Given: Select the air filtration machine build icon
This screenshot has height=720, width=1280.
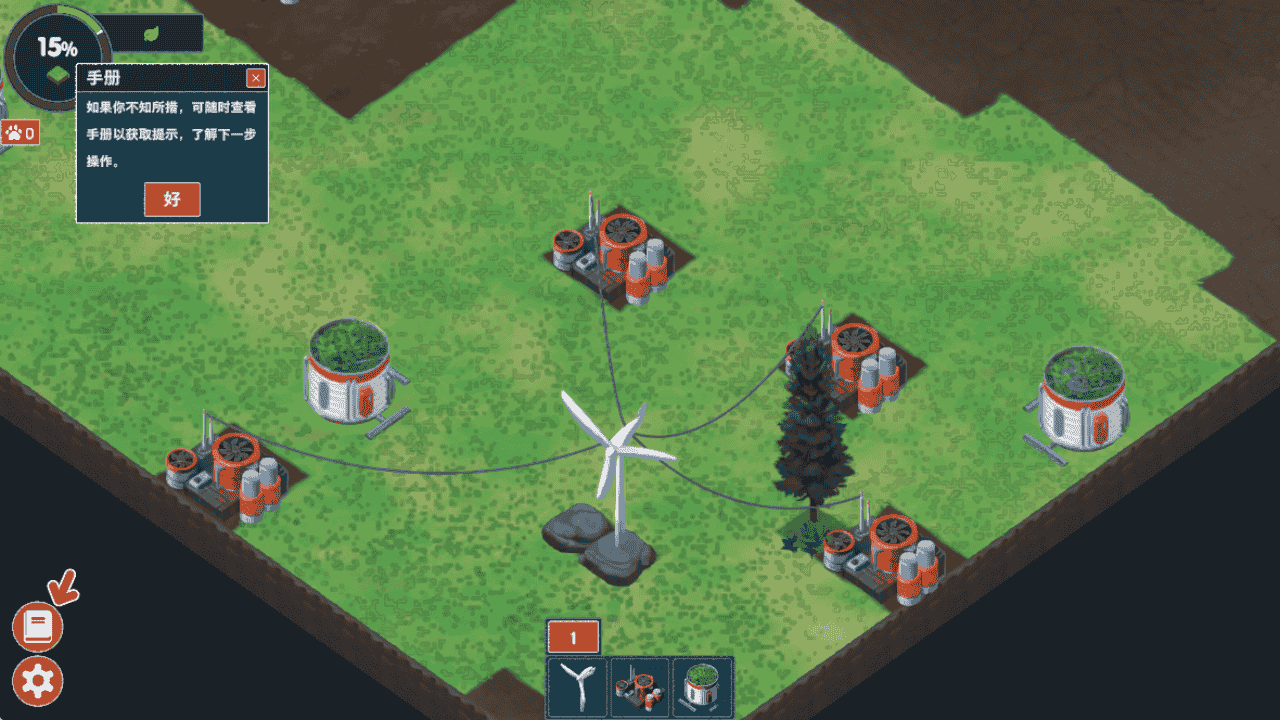Looking at the screenshot, I should pos(640,687).
